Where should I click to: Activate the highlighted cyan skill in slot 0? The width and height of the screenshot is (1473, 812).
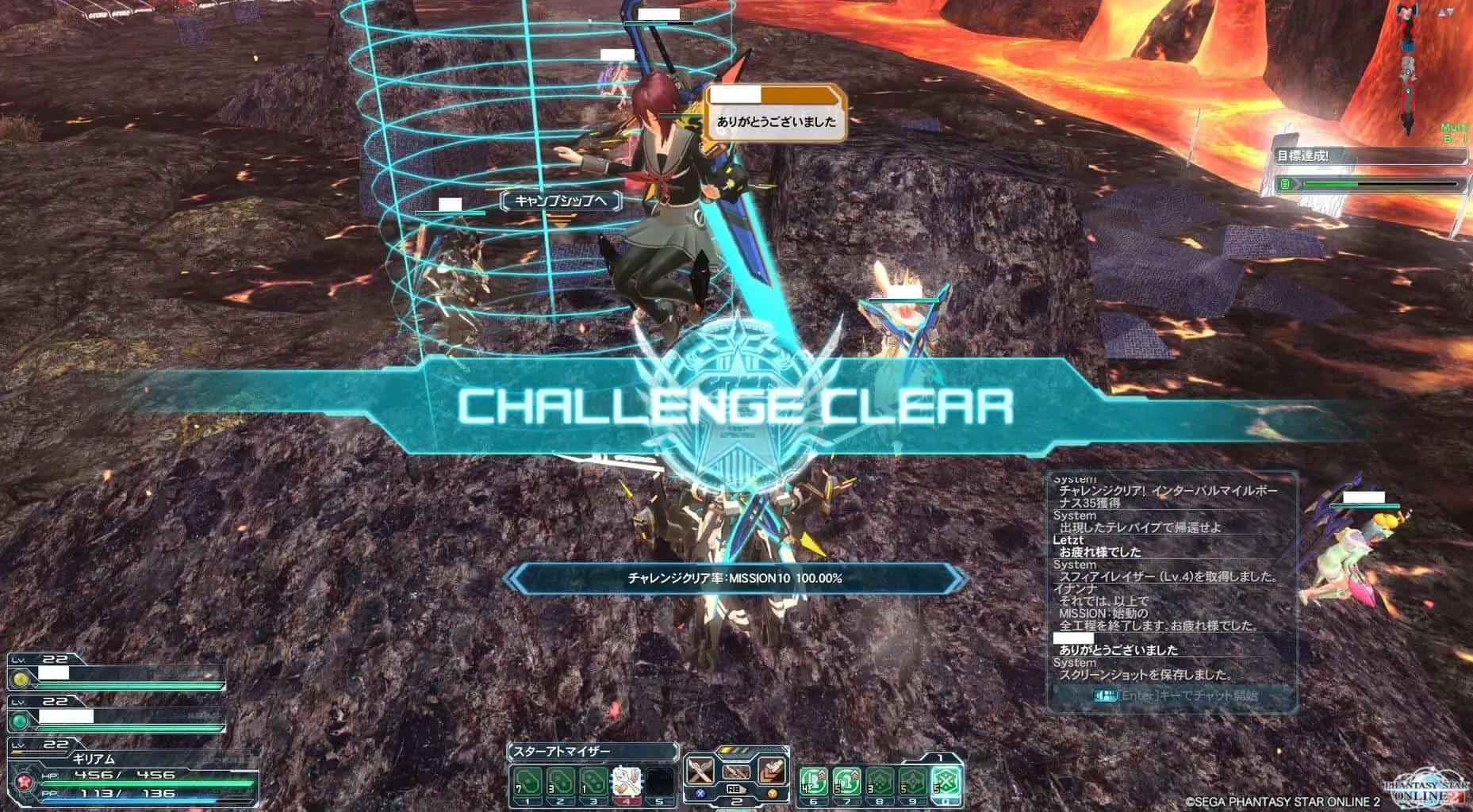(x=946, y=783)
